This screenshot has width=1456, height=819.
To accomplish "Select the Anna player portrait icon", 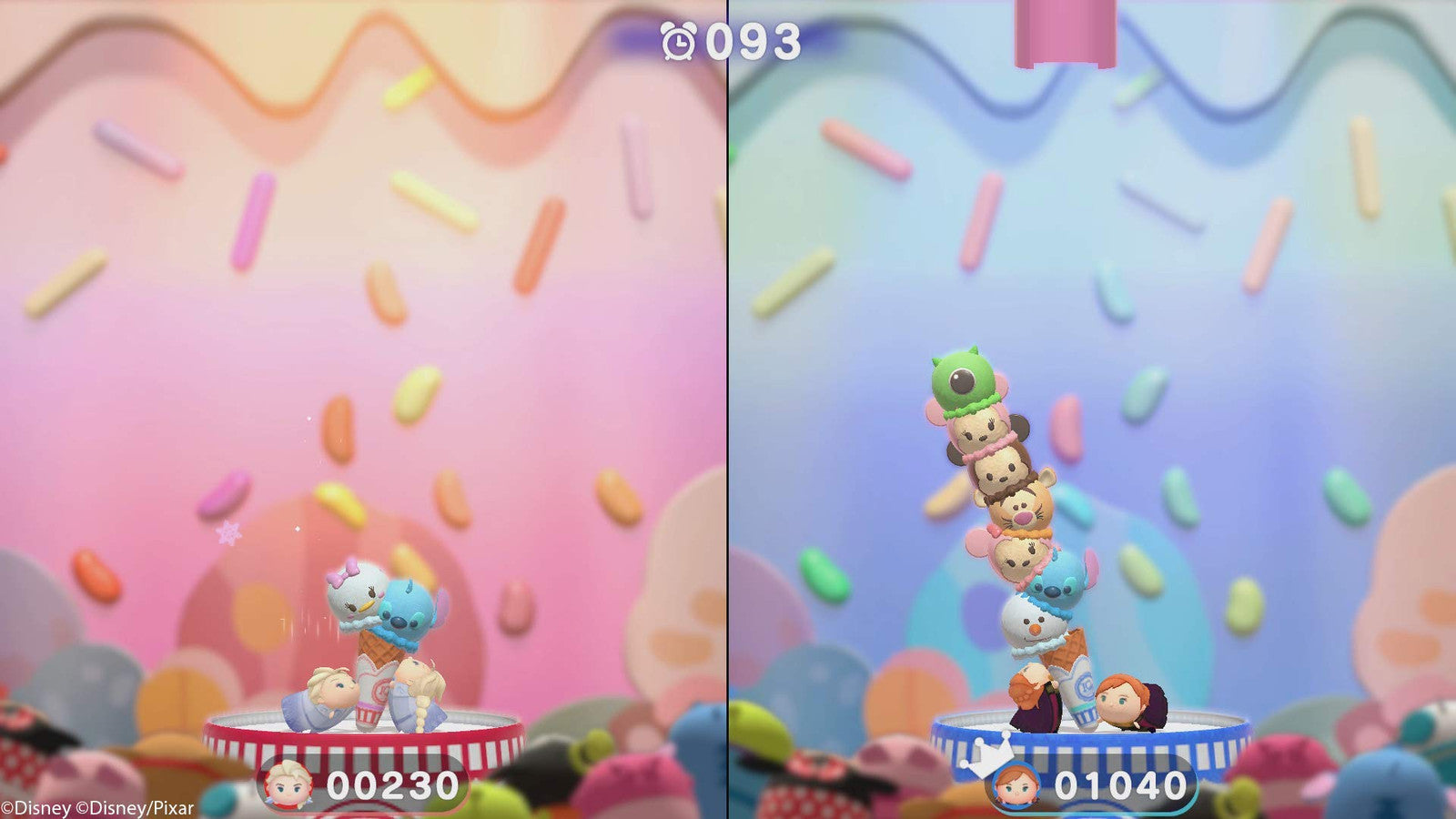I will (x=1016, y=784).
